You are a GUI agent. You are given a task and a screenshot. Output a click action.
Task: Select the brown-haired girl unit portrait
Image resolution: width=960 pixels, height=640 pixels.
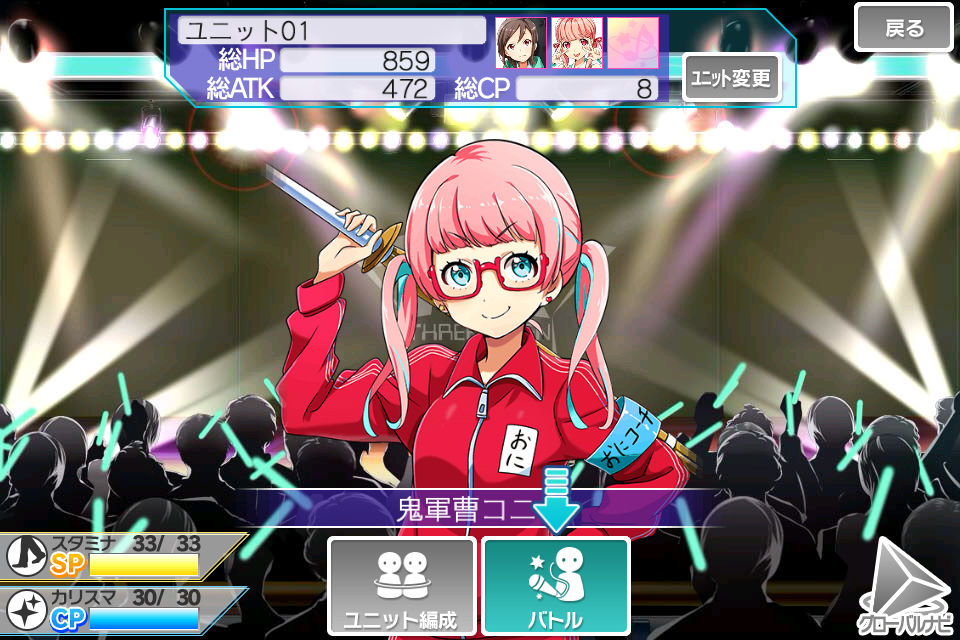coord(521,43)
